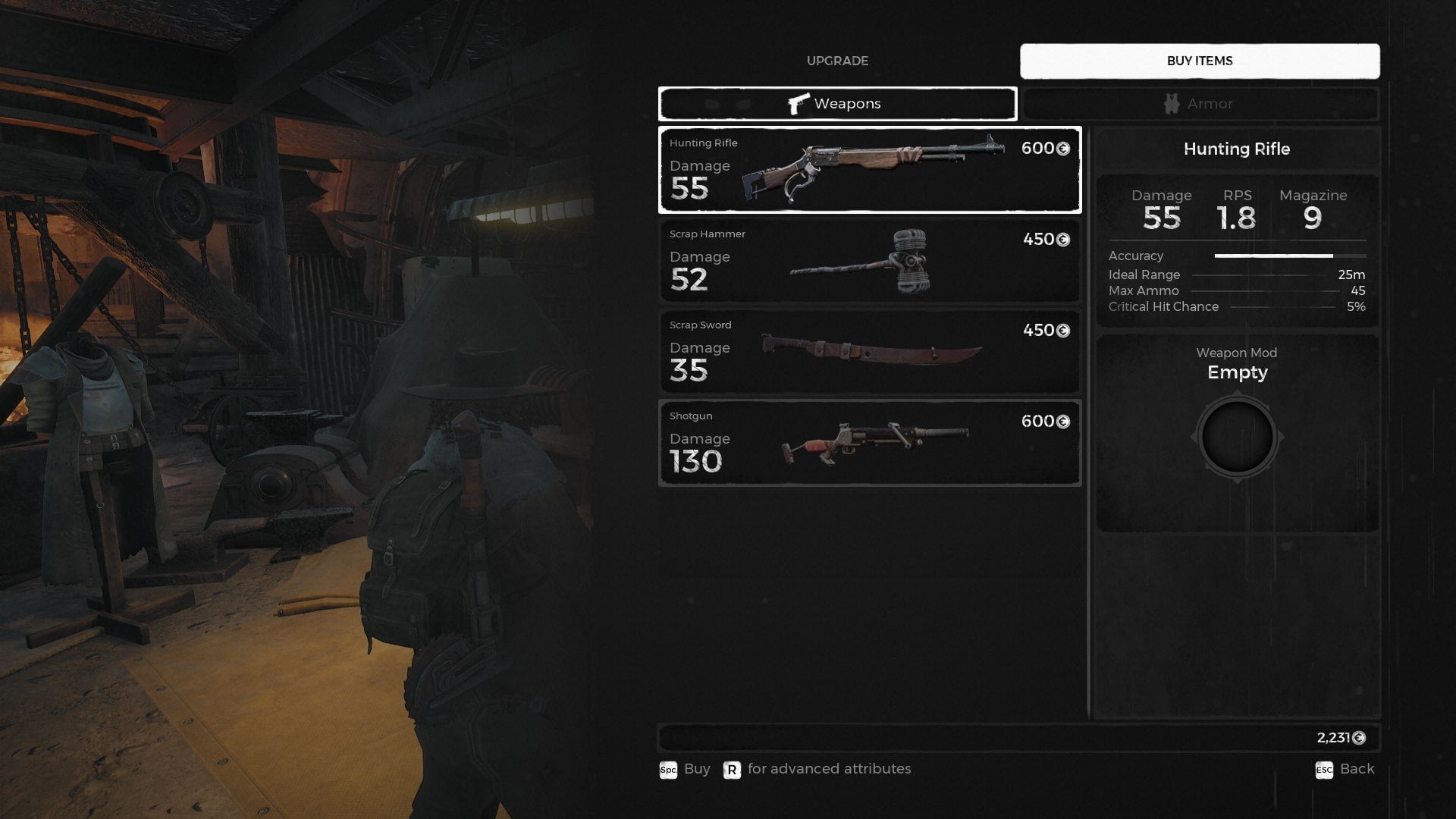Click the Spc key icon next to Buy
Viewport: 1456px width, 819px height.
(668, 769)
